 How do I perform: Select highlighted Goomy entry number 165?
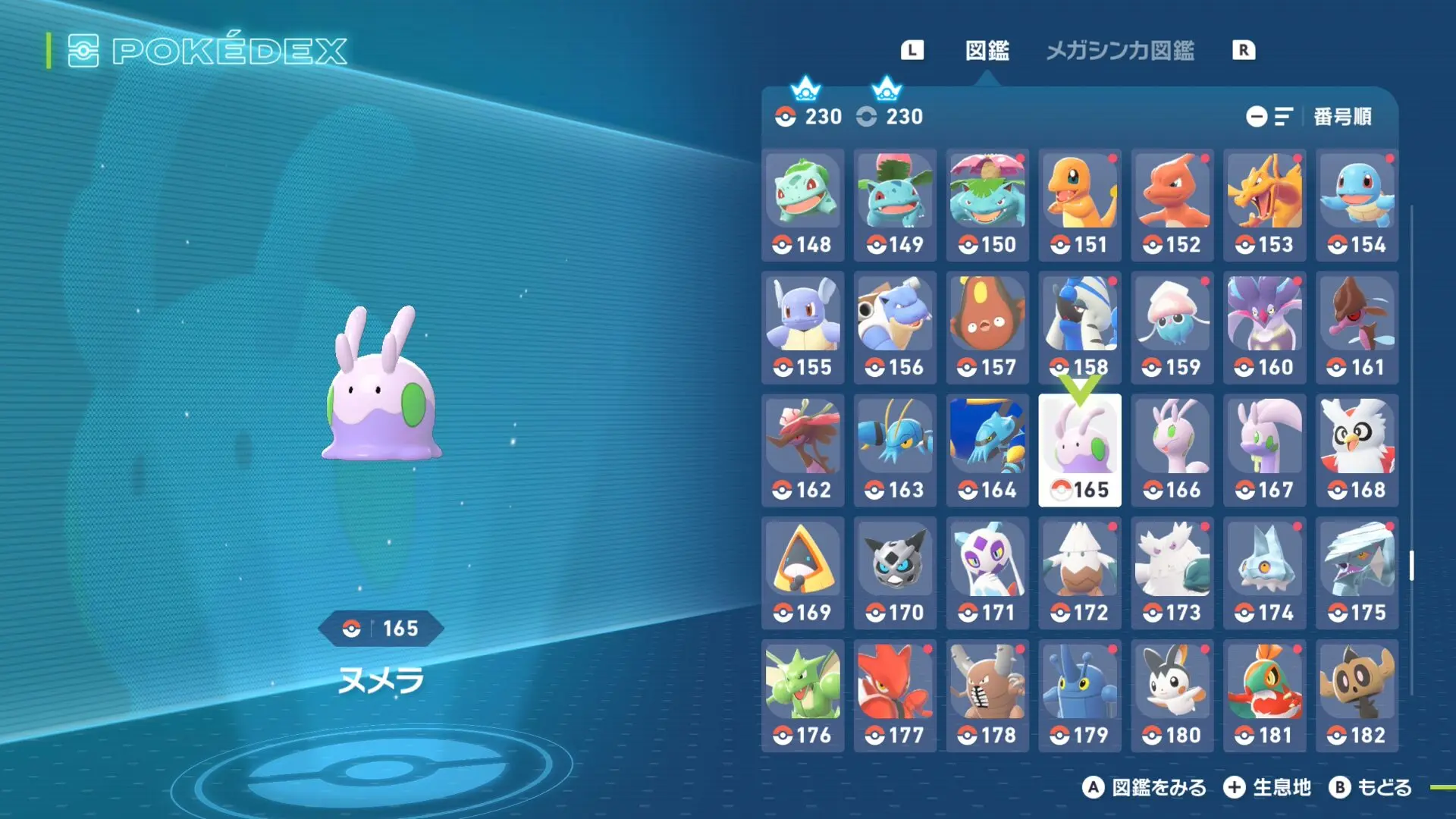[x=1080, y=450]
